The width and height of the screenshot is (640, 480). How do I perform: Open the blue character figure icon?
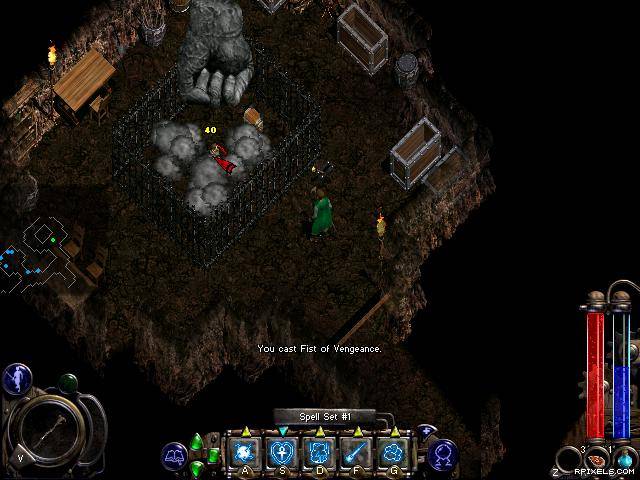click(x=18, y=377)
